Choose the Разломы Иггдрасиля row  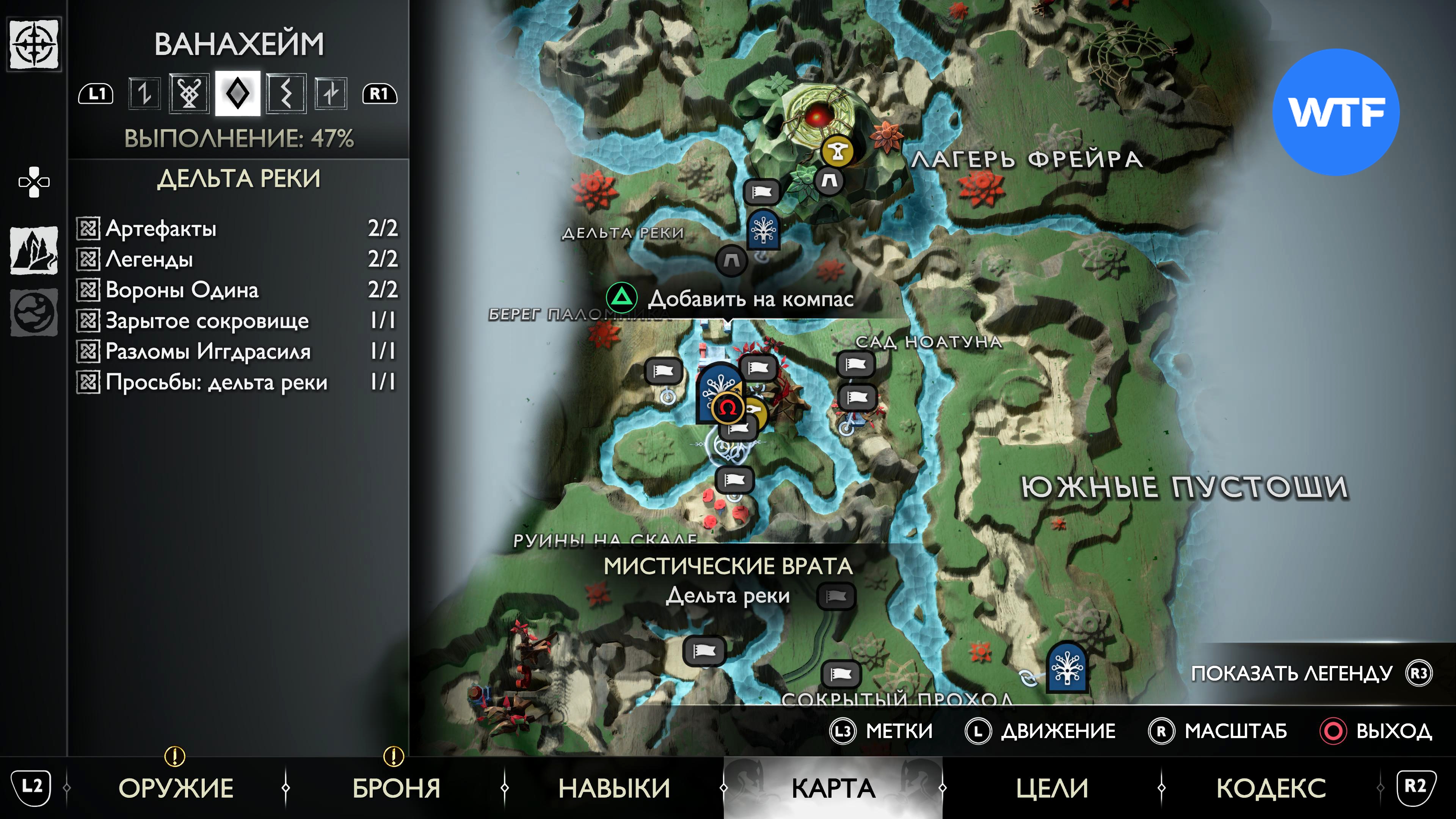click(237, 351)
